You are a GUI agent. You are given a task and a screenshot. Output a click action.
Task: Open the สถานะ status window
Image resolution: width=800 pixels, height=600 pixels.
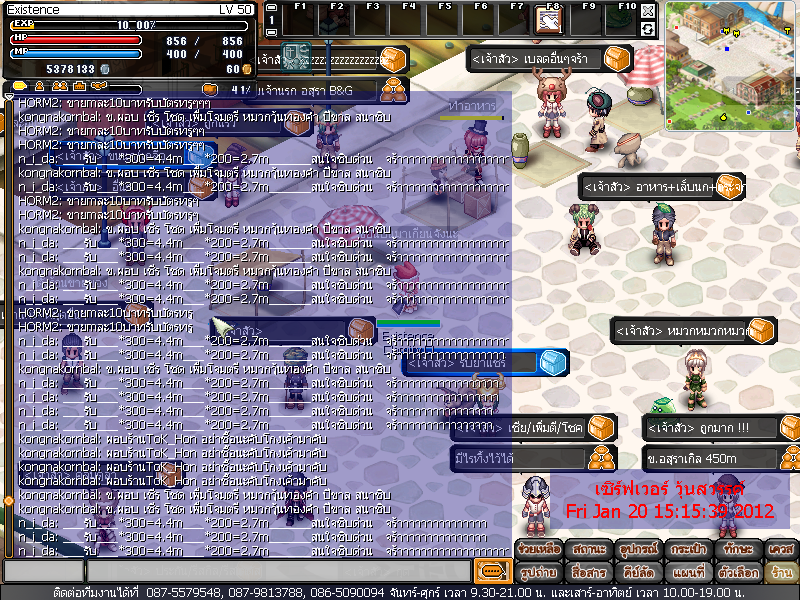point(585,550)
